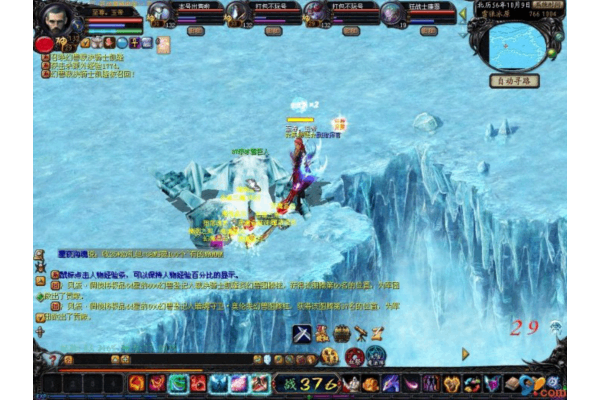
Task: Click the gold arrow expander above the hotbar
Action: tap(465, 353)
